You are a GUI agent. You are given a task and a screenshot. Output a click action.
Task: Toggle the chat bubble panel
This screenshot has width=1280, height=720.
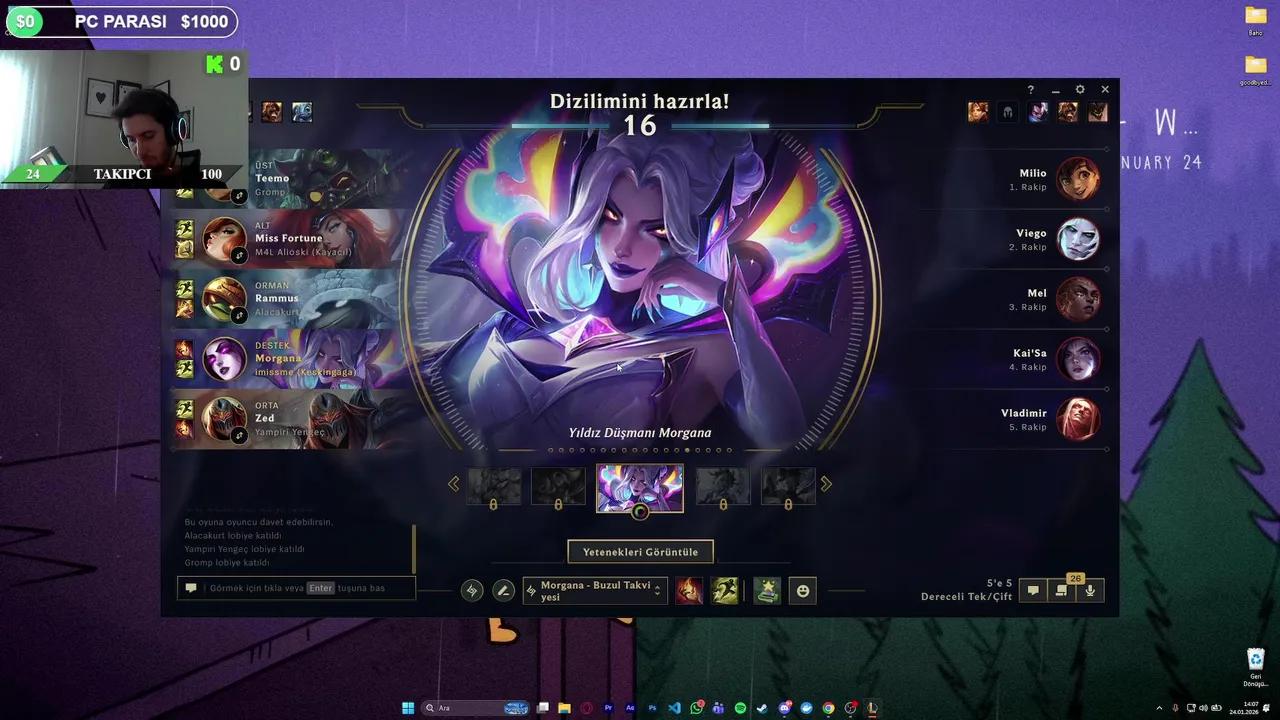[x=1032, y=590]
